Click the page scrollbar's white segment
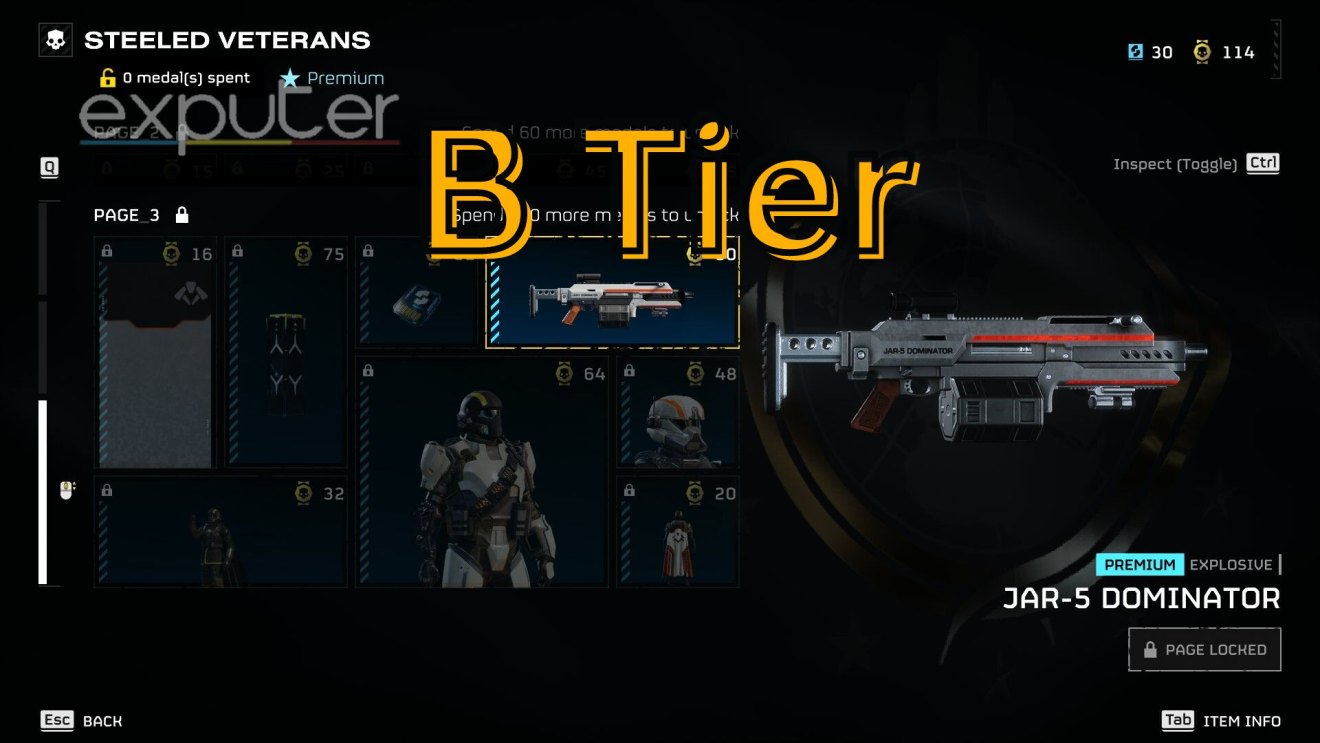 [x=43, y=491]
